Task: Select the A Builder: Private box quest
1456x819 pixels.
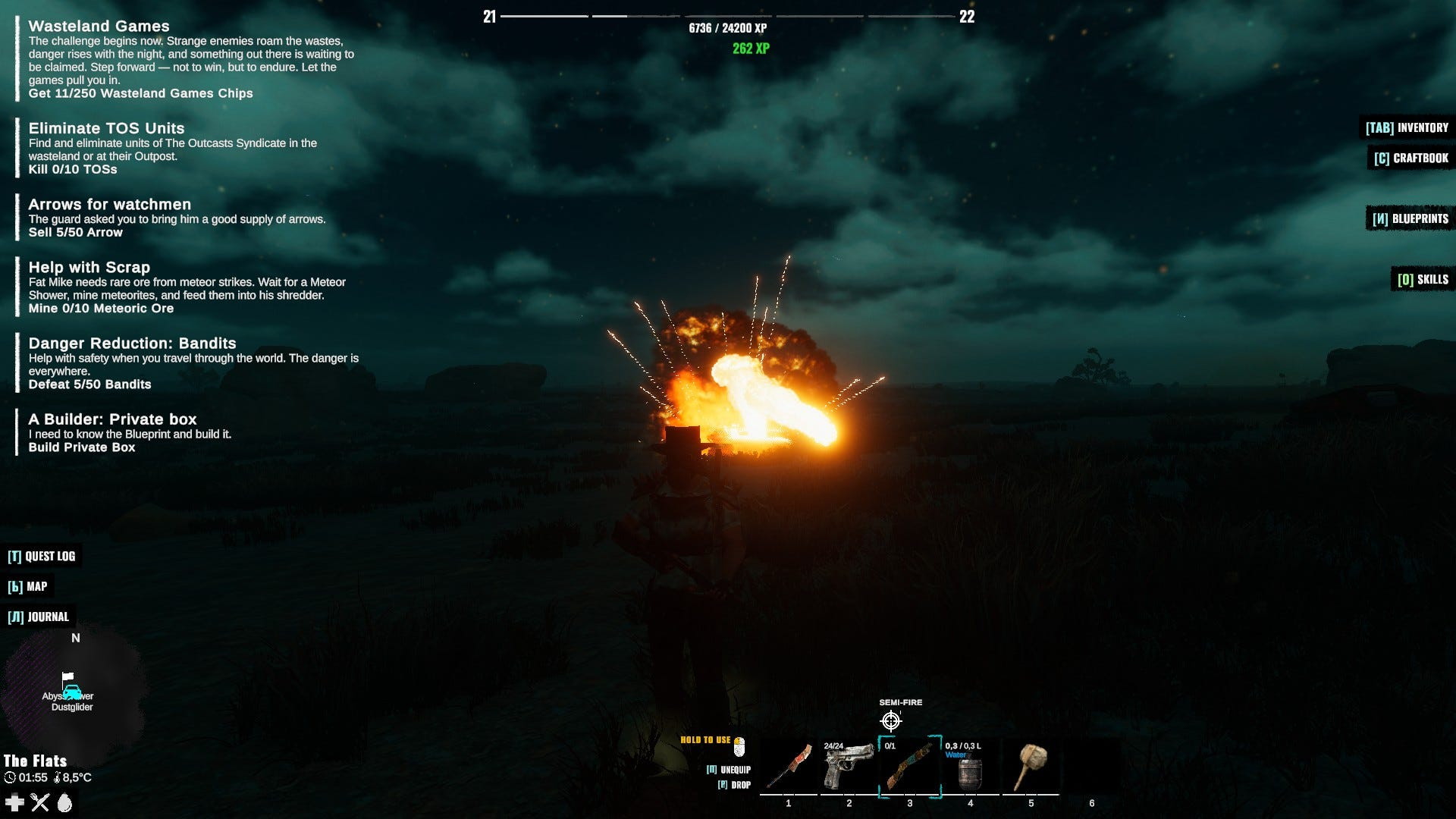Action: (x=112, y=419)
